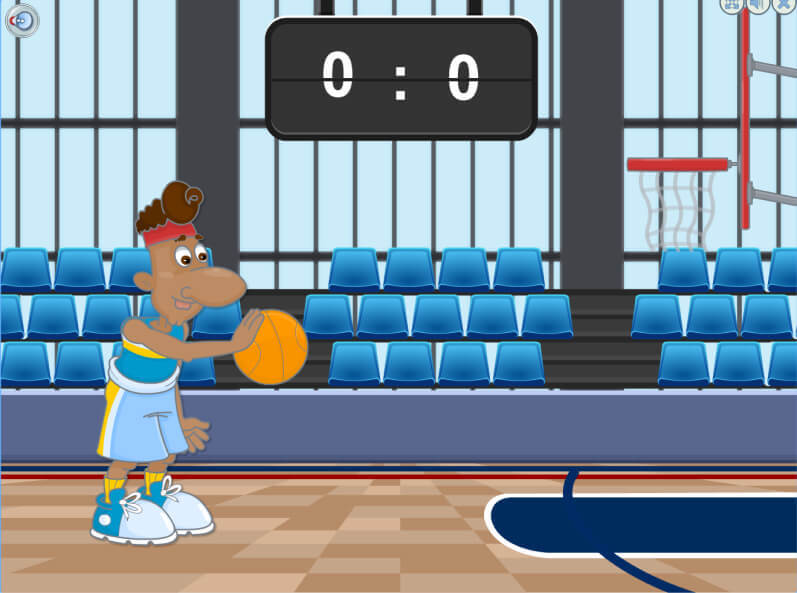Image resolution: width=797 pixels, height=593 pixels.
Task: Toggle fullscreen with the grid icon
Action: [732, 5]
